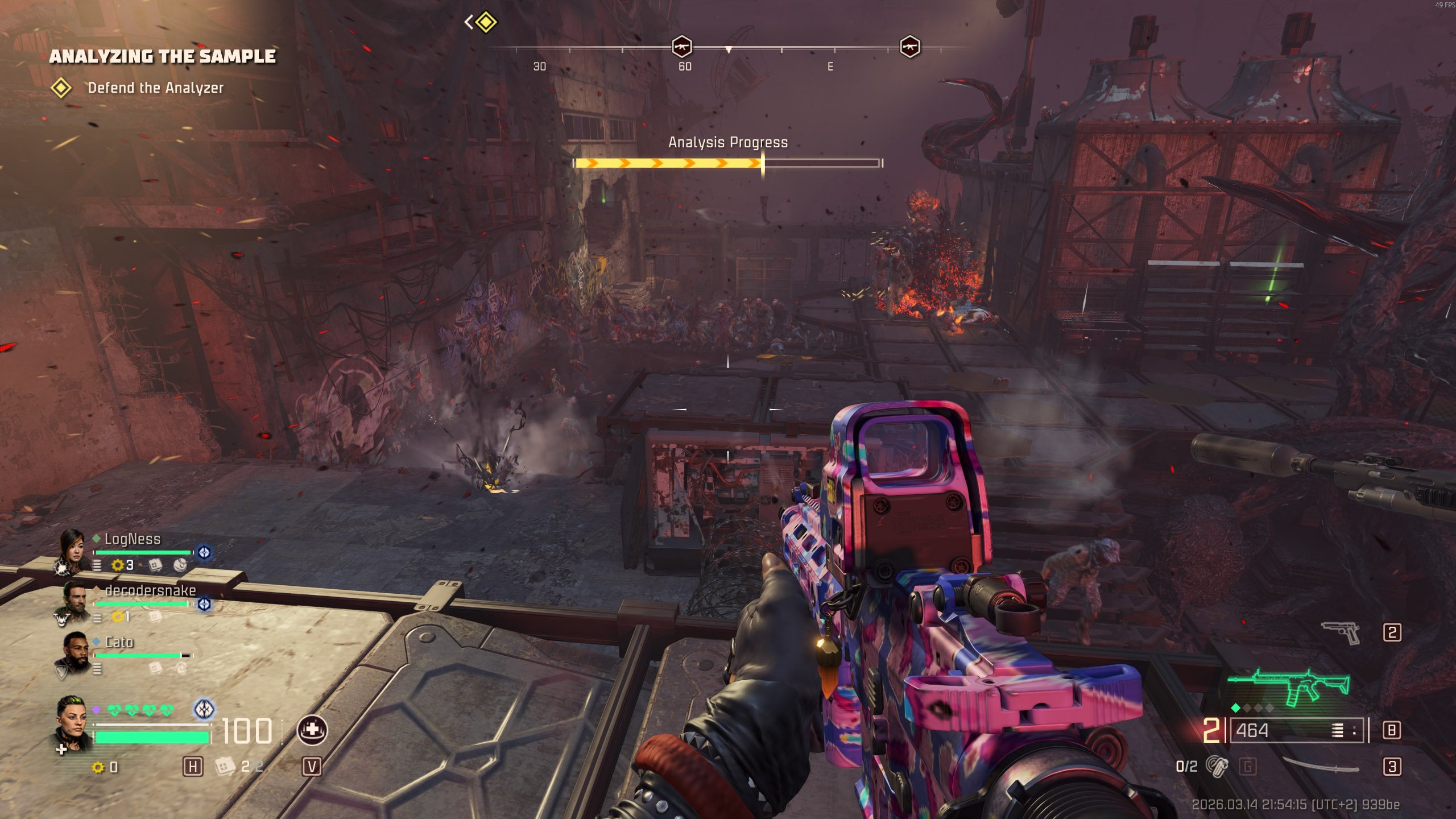The width and height of the screenshot is (1456, 819).
Task: Select the grenade equipment icon
Action: coord(1217,767)
